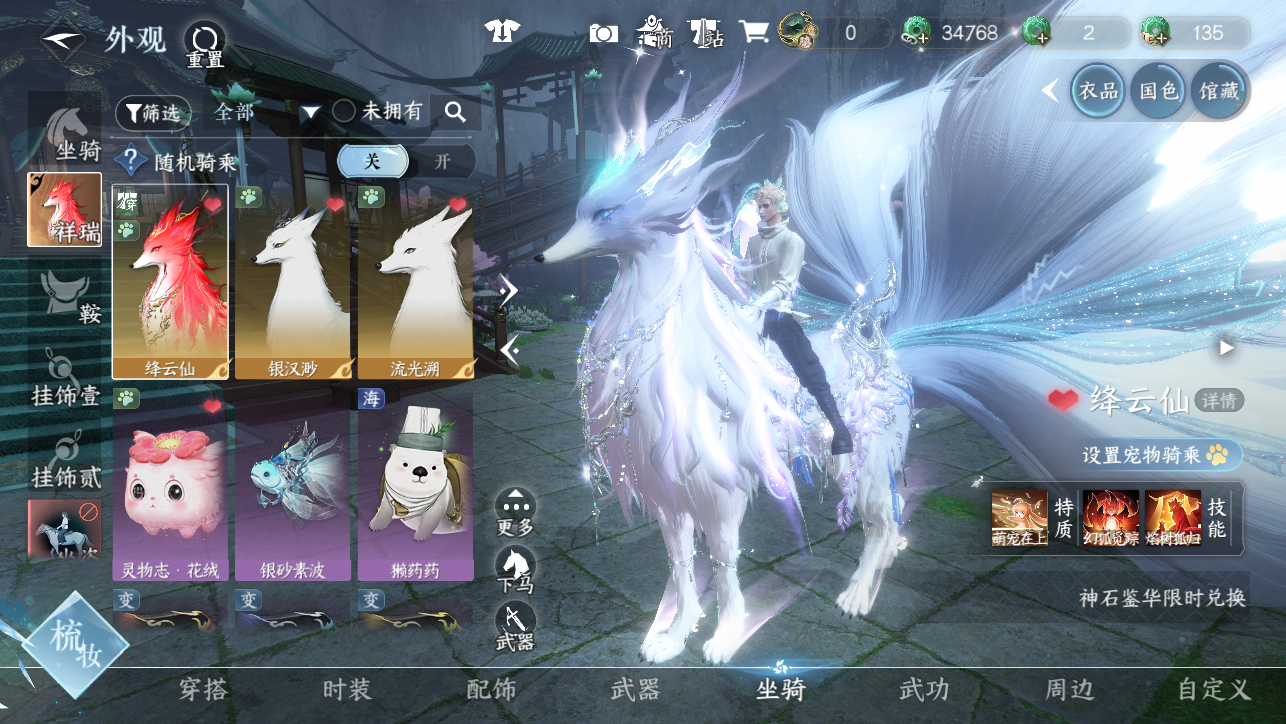Viewport: 1286px width, 724px height.
Task: Tick the 未拥有 checkbox
Action: [344, 112]
